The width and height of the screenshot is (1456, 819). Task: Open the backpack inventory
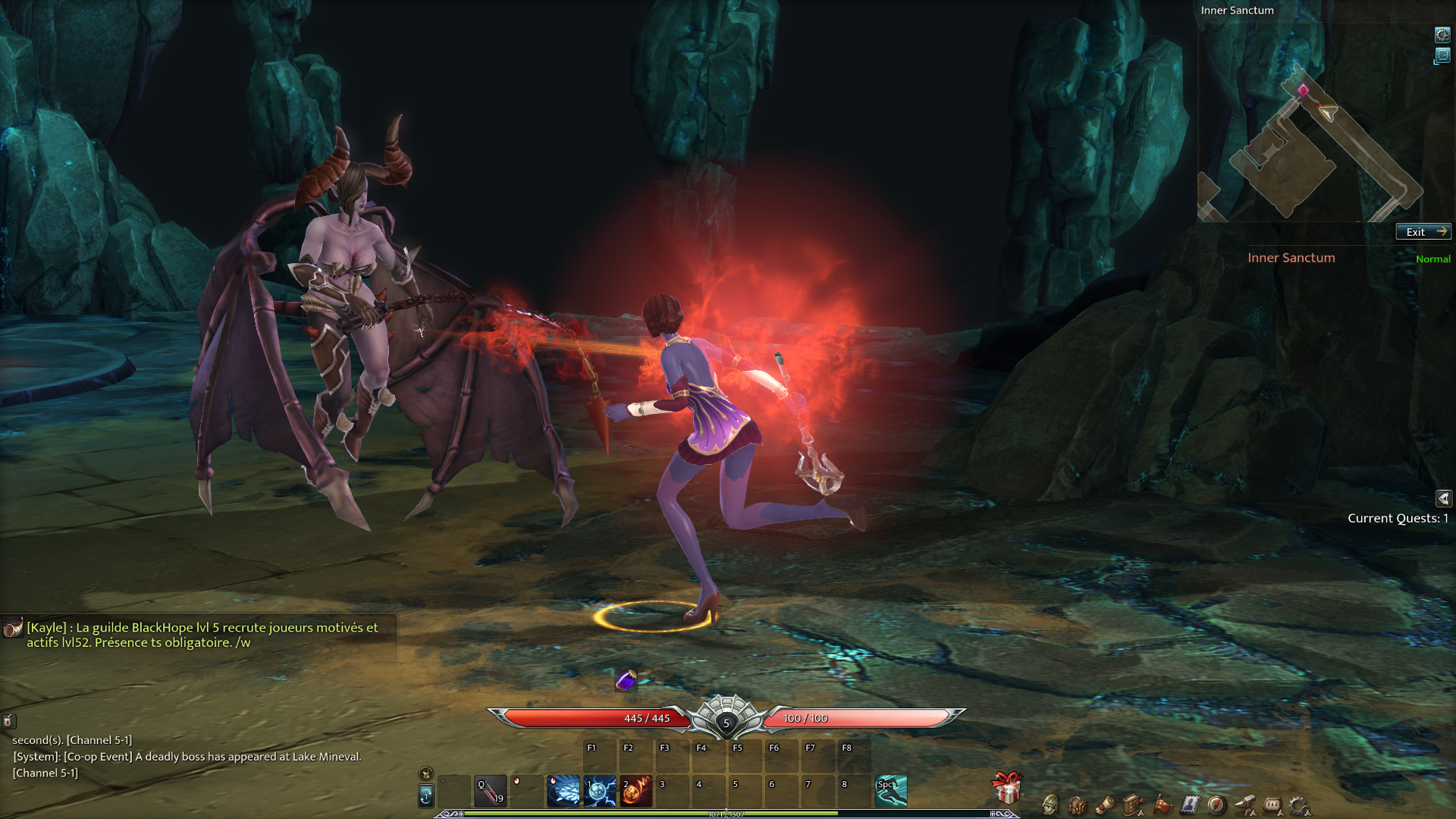click(1078, 805)
